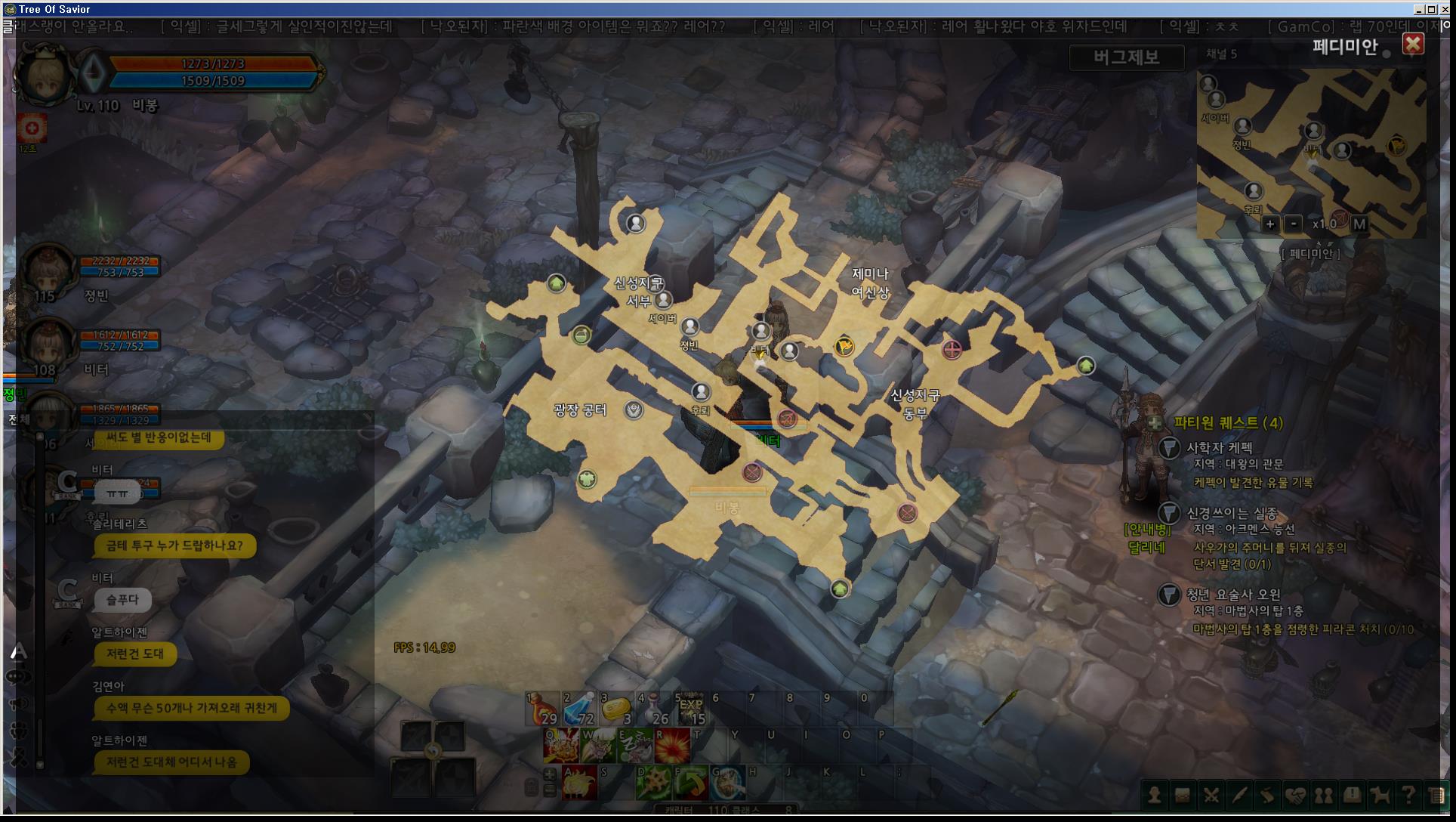Close the map with the red X
The image size is (1456, 822).
tap(1413, 45)
